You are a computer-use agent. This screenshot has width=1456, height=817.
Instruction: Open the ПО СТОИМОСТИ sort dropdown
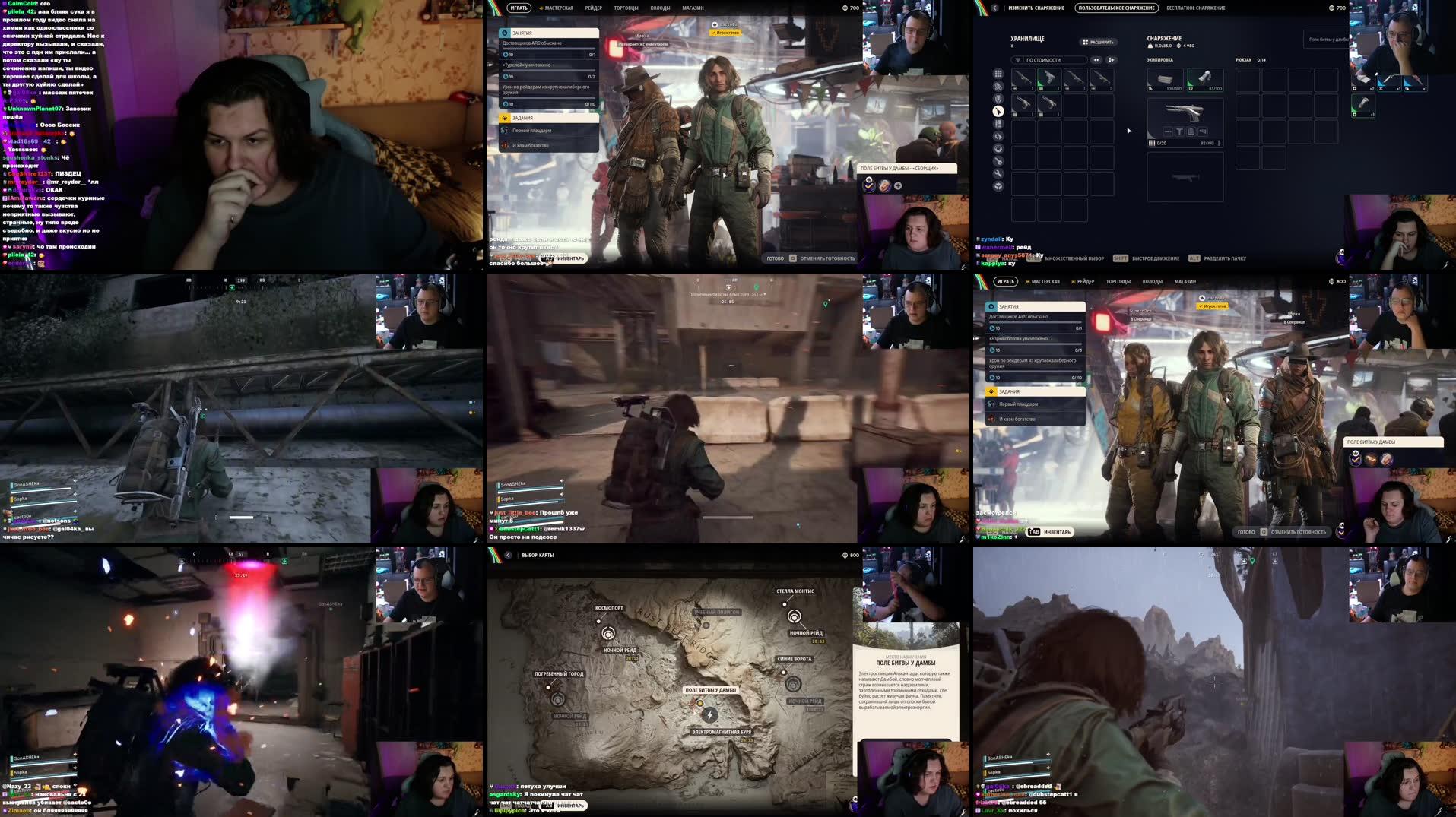(1043, 60)
